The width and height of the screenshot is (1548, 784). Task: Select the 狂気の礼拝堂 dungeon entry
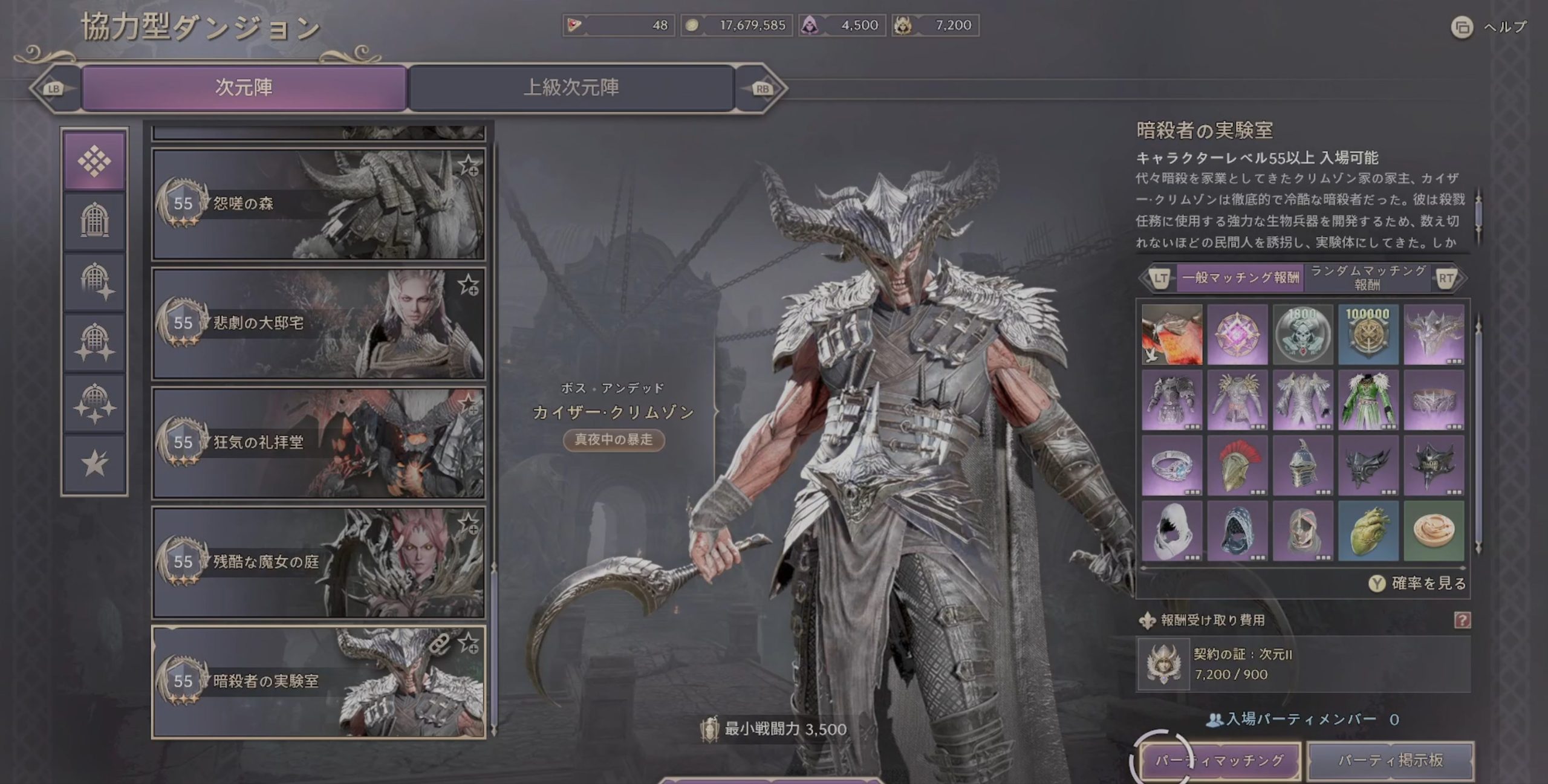click(318, 442)
